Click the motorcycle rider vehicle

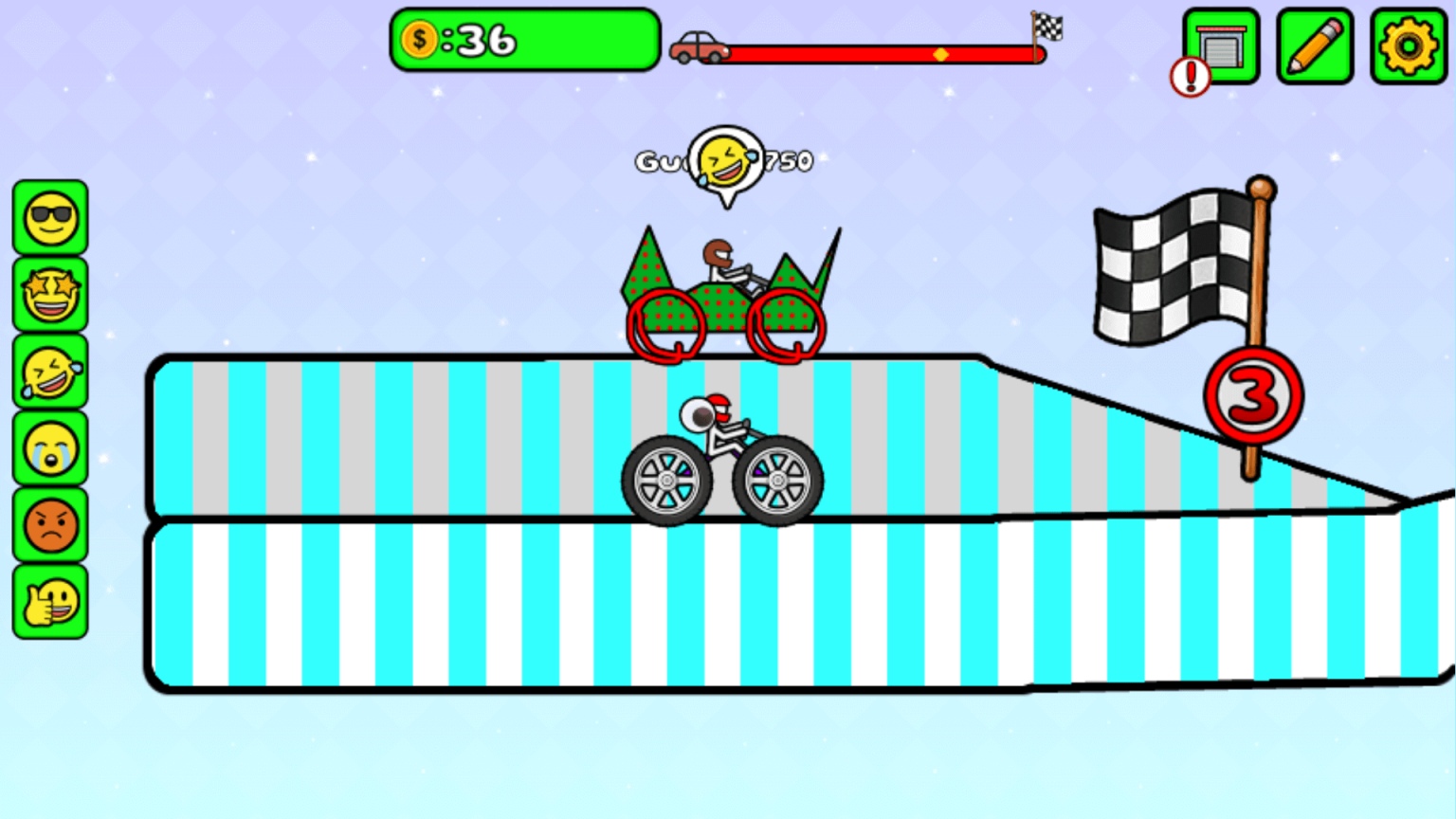click(723, 455)
